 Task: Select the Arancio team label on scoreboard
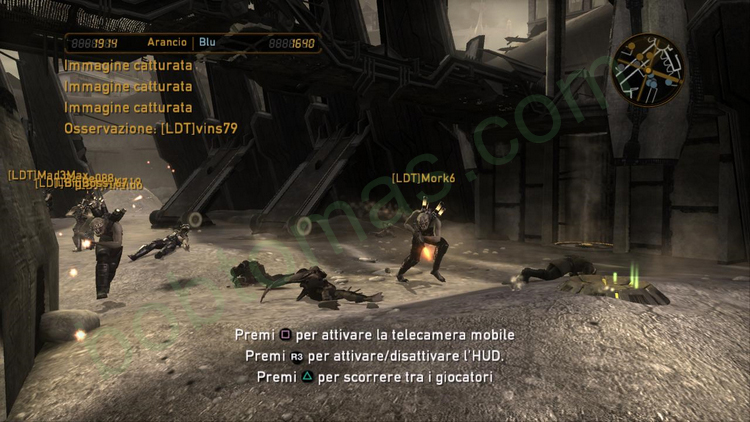pos(166,43)
